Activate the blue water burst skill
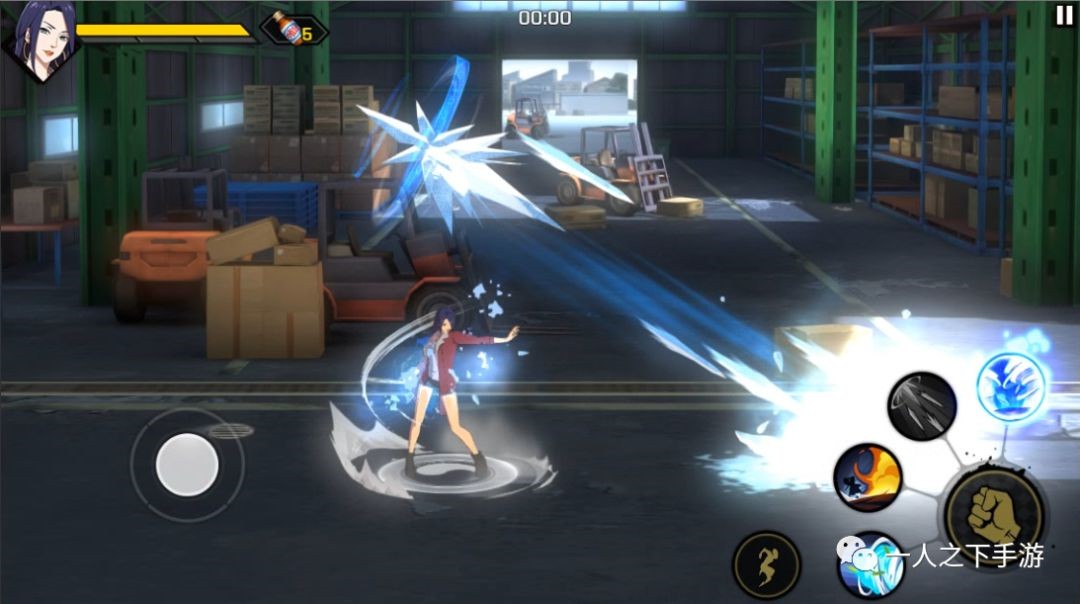Viewport: 1080px width, 604px height. (x=1011, y=385)
